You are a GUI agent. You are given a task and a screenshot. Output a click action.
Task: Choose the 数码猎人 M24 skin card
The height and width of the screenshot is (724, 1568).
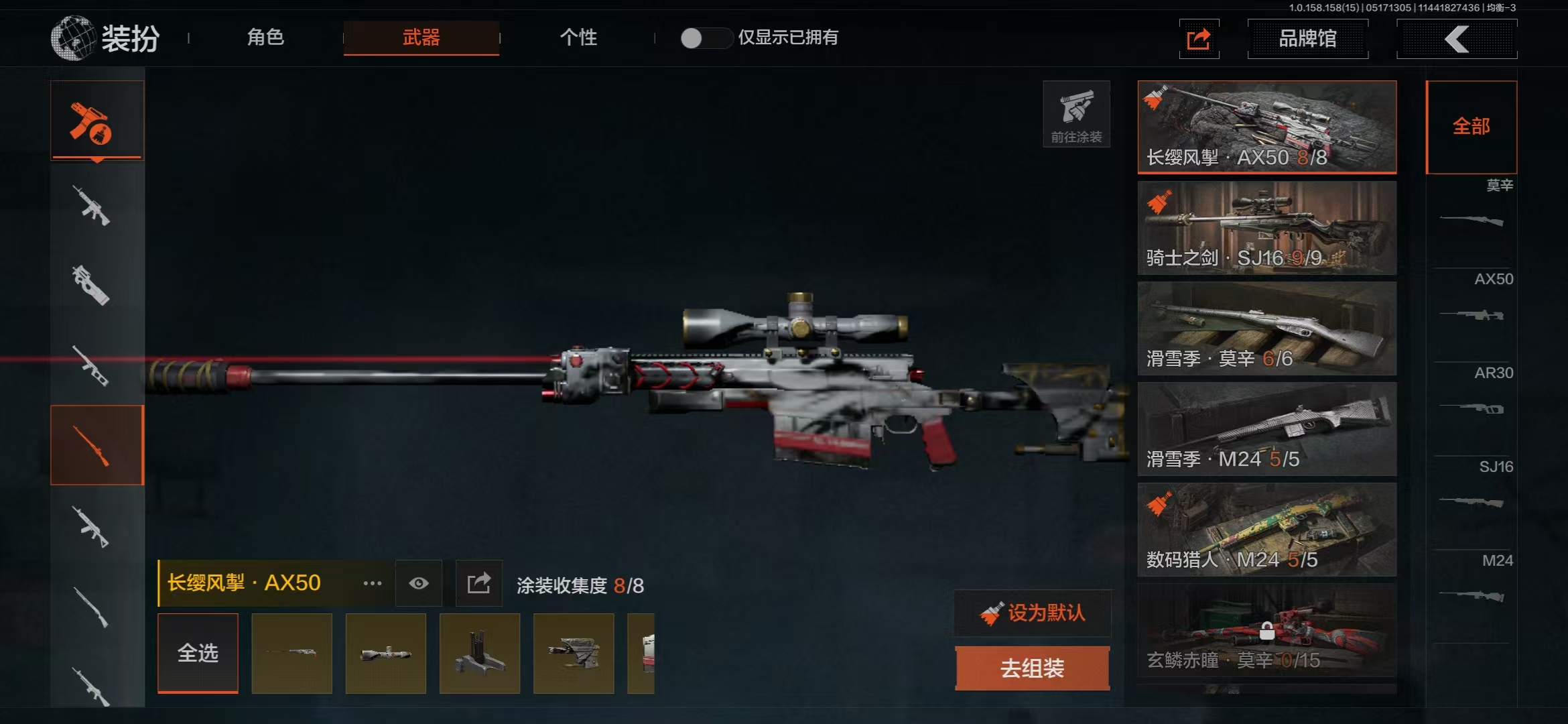(1266, 529)
